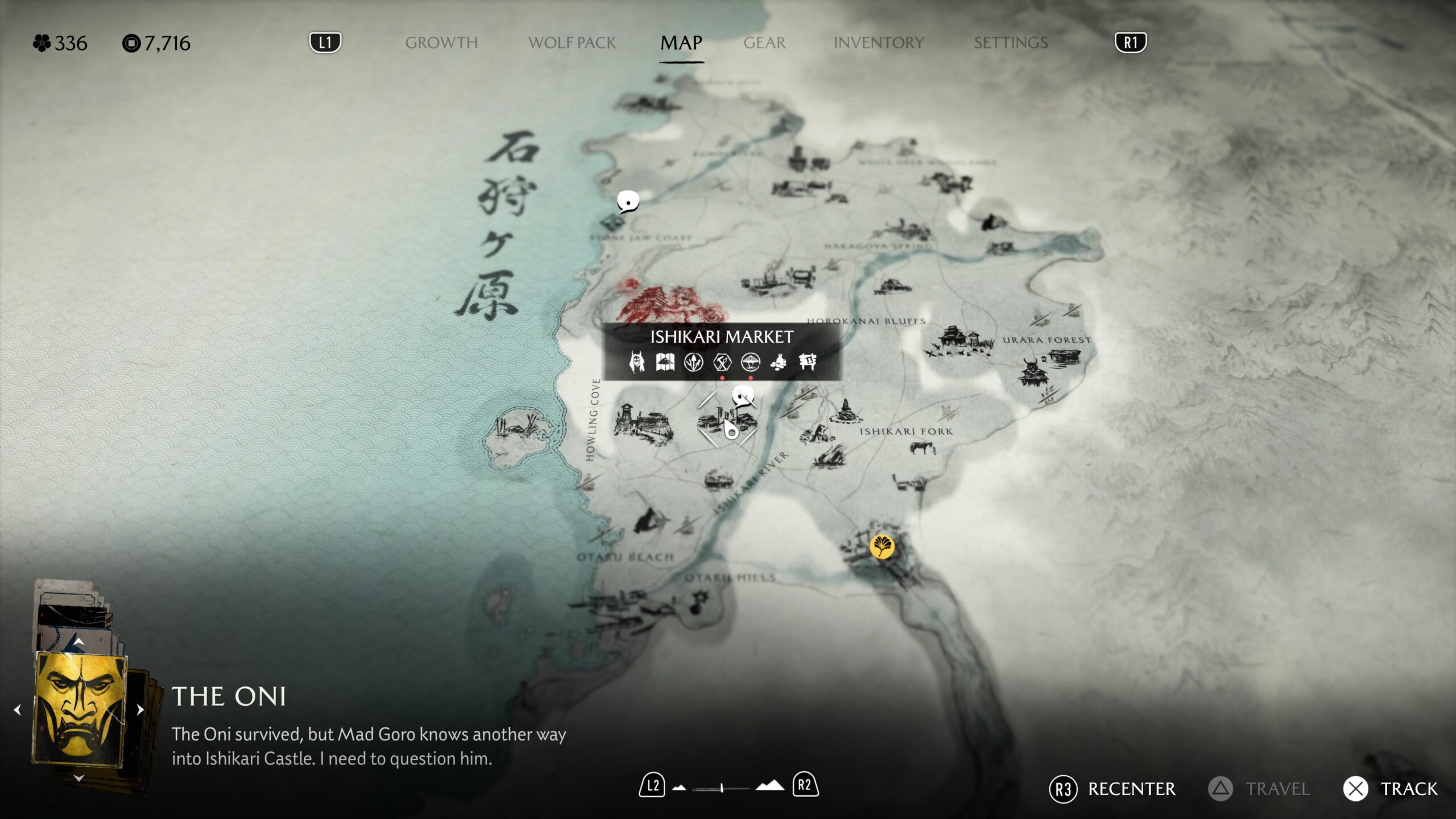Click the wolf-mask icon in Ishikari Market tooltip
This screenshot has width=1456, height=819.
[636, 362]
